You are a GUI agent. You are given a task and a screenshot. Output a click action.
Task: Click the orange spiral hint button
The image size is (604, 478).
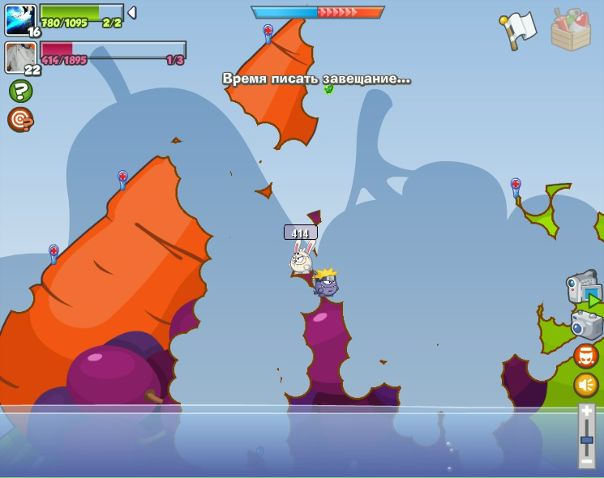(x=20, y=120)
